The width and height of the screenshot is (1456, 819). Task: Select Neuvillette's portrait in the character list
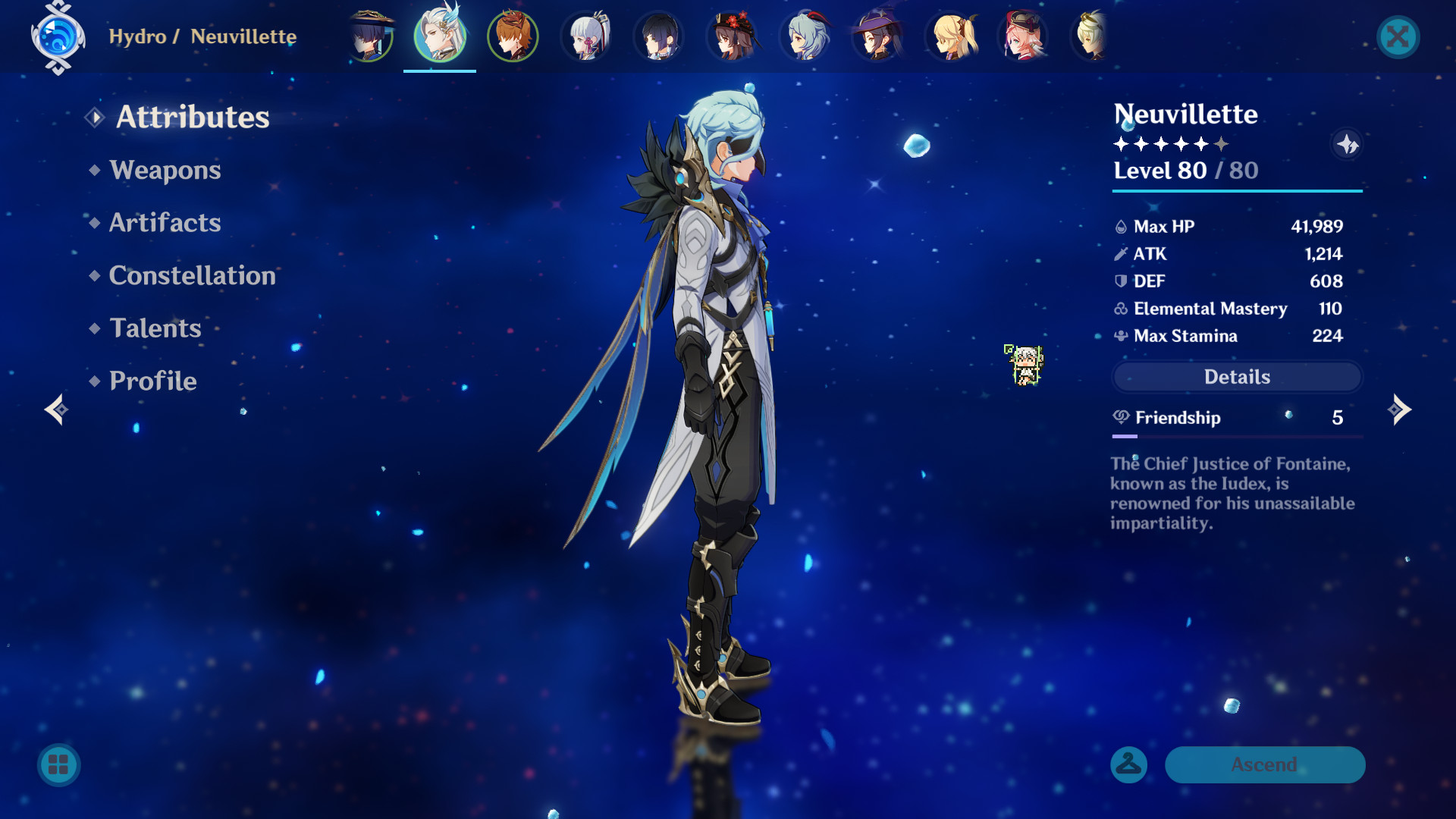(440, 36)
